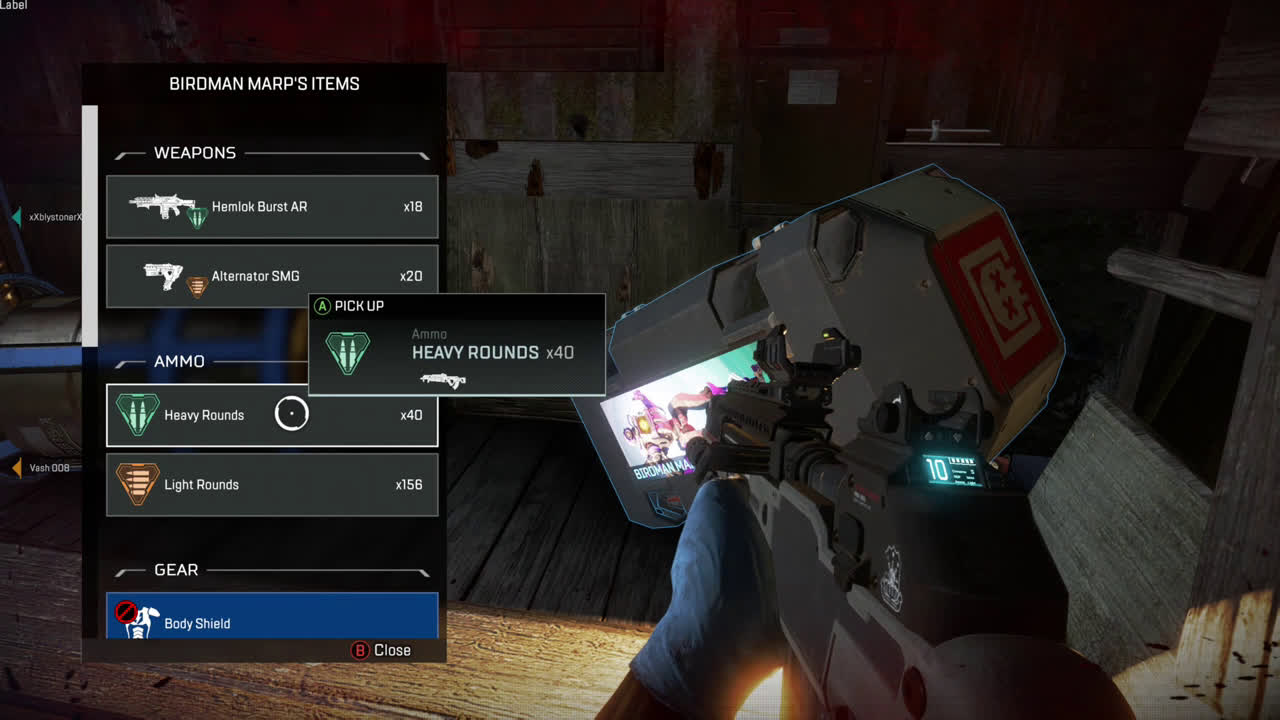Screen dimensions: 1280x720
Task: Click the loot list scrollbar
Action: point(90,225)
